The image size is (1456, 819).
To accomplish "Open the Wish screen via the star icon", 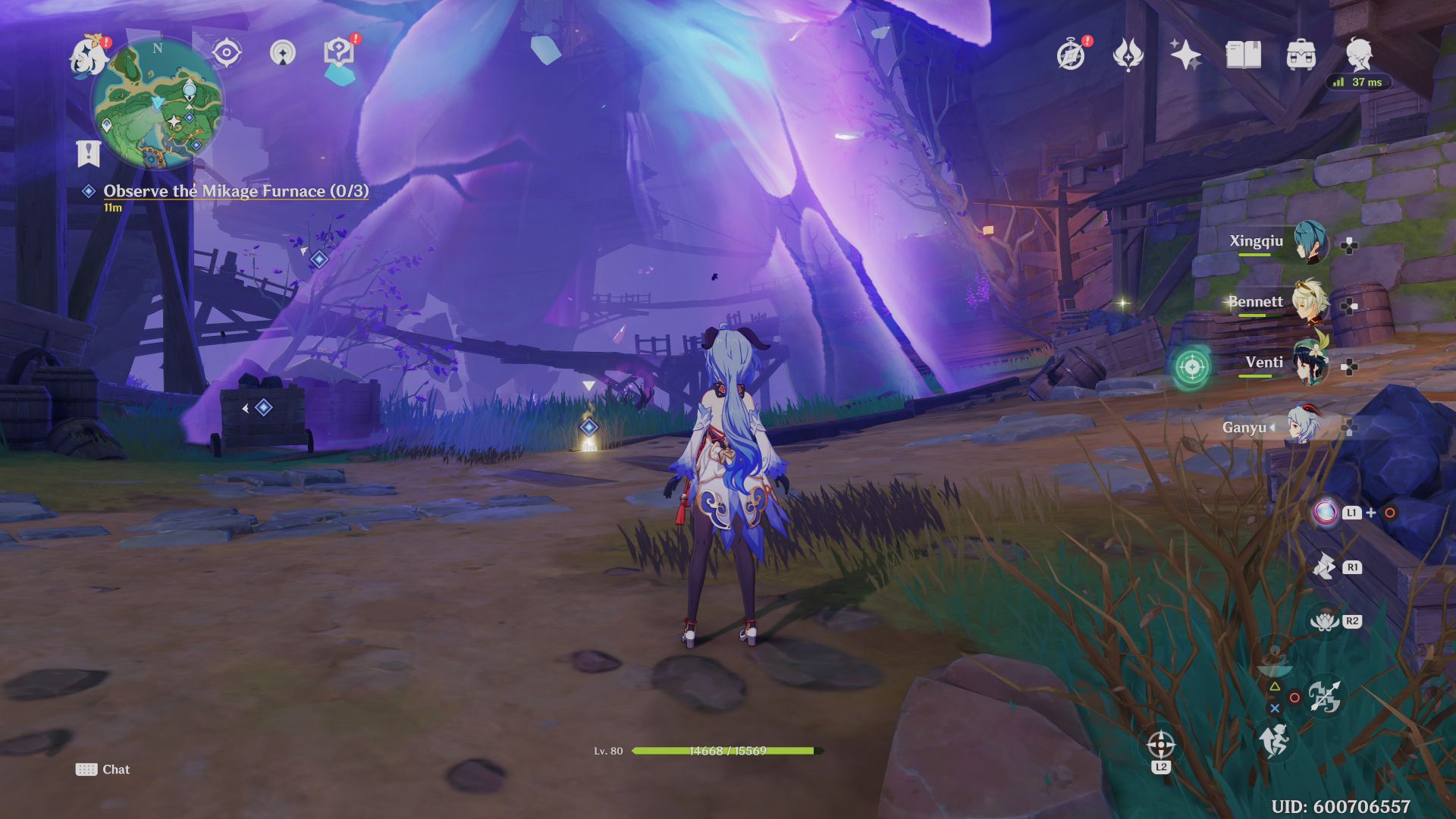I will (x=1188, y=53).
